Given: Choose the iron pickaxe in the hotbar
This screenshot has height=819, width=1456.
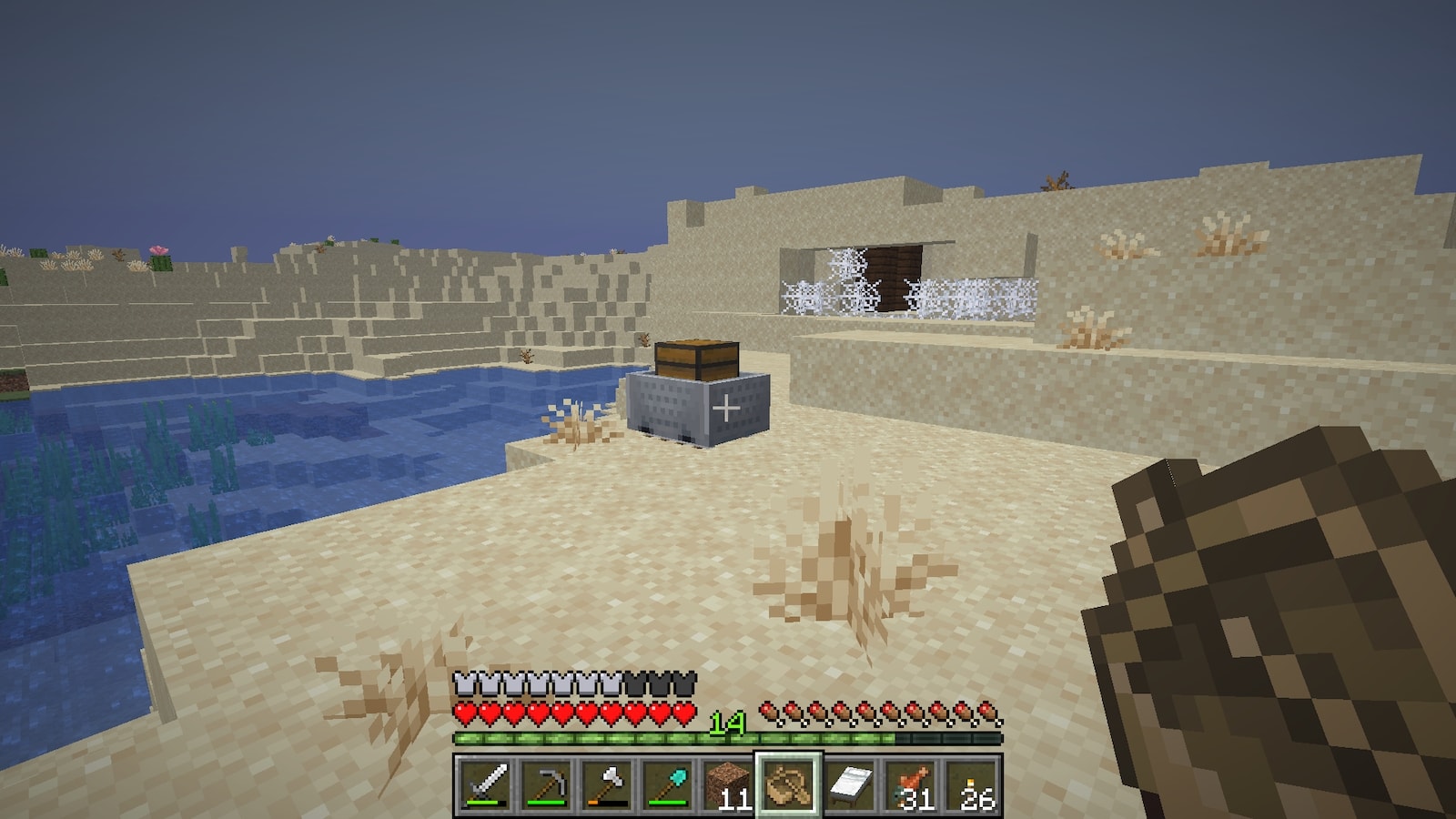Looking at the screenshot, I should click(546, 784).
